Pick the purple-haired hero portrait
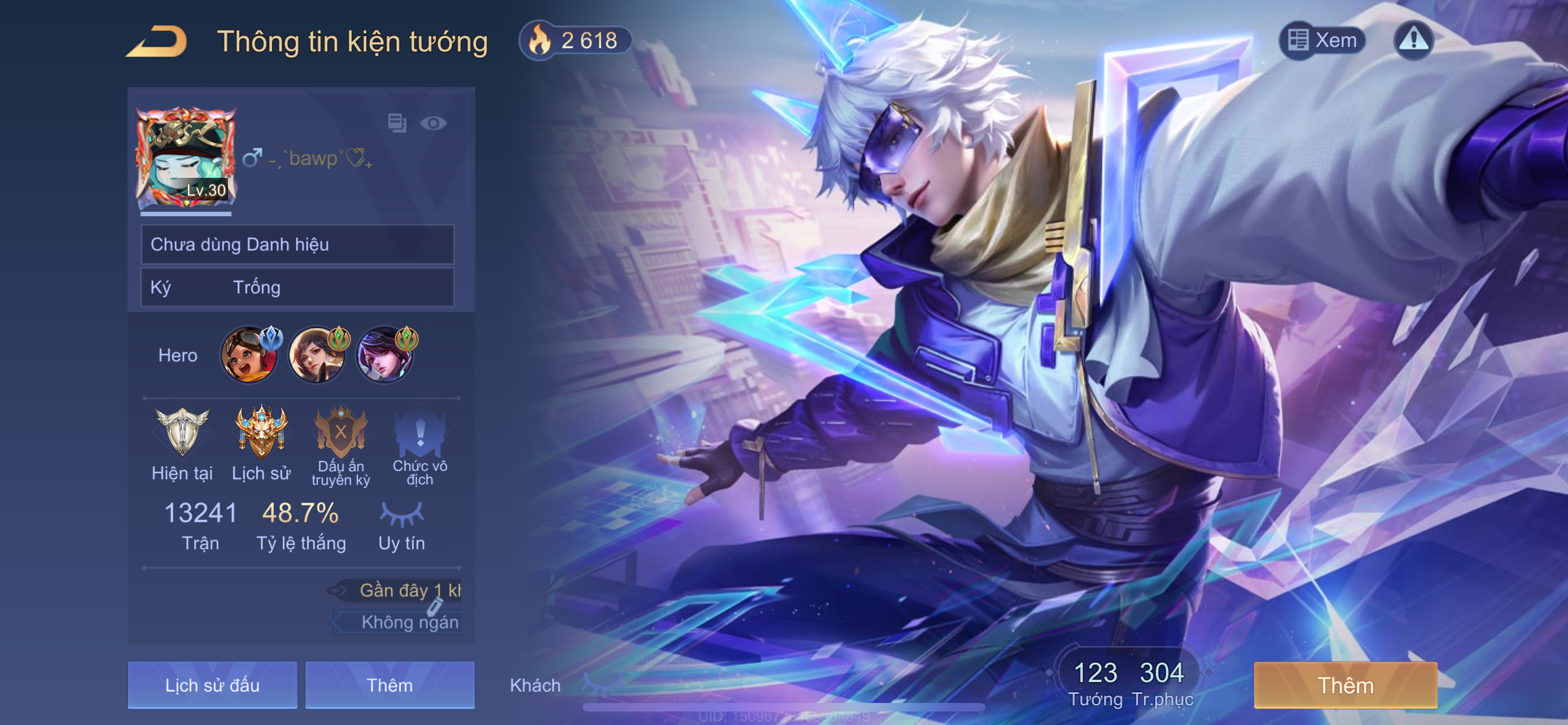The width and height of the screenshot is (1568, 725). click(x=384, y=355)
